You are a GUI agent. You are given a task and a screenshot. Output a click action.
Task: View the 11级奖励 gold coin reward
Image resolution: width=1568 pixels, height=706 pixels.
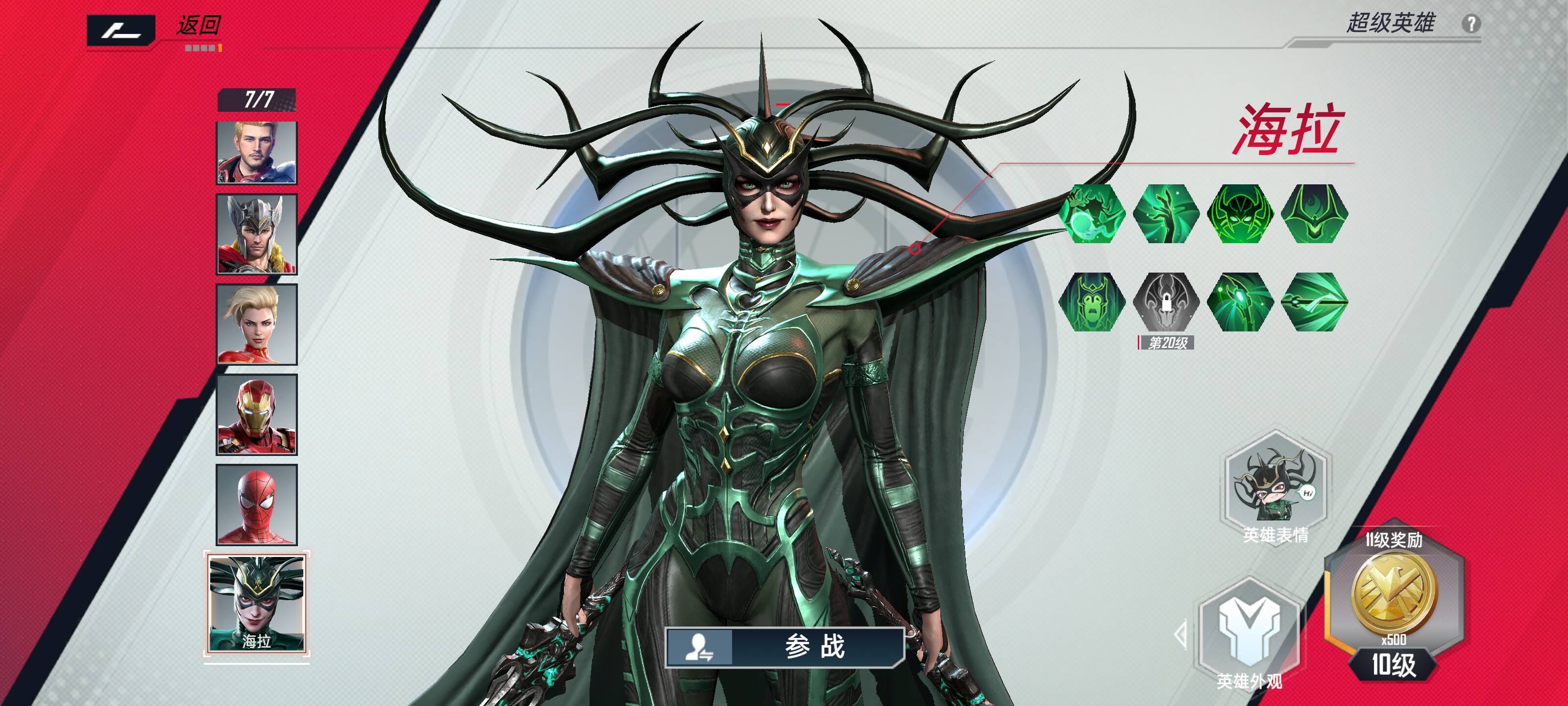(1394, 594)
